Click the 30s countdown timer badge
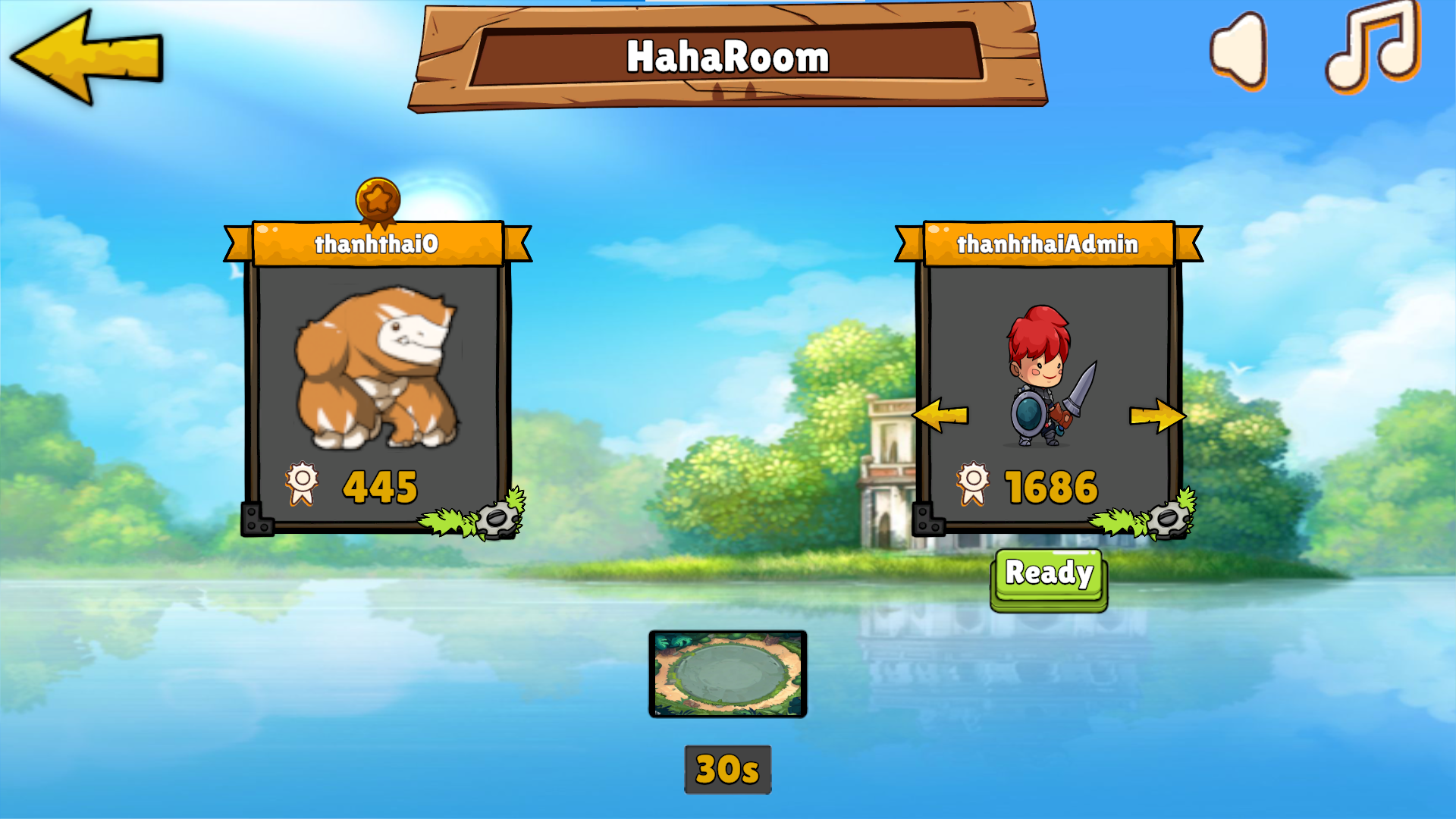Screen dimensions: 1456x819 727,767
